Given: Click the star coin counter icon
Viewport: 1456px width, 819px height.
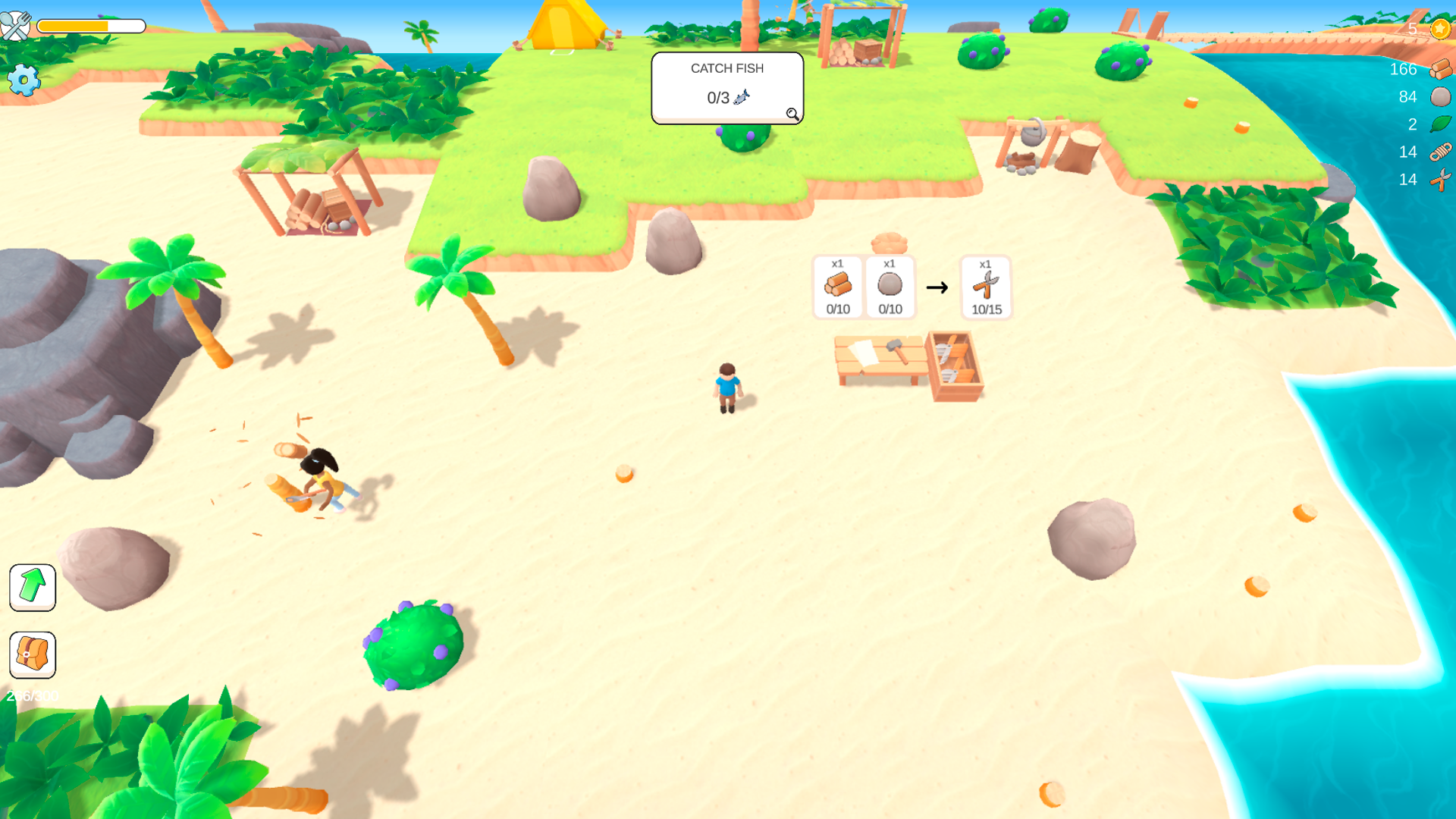Looking at the screenshot, I should (x=1440, y=28).
